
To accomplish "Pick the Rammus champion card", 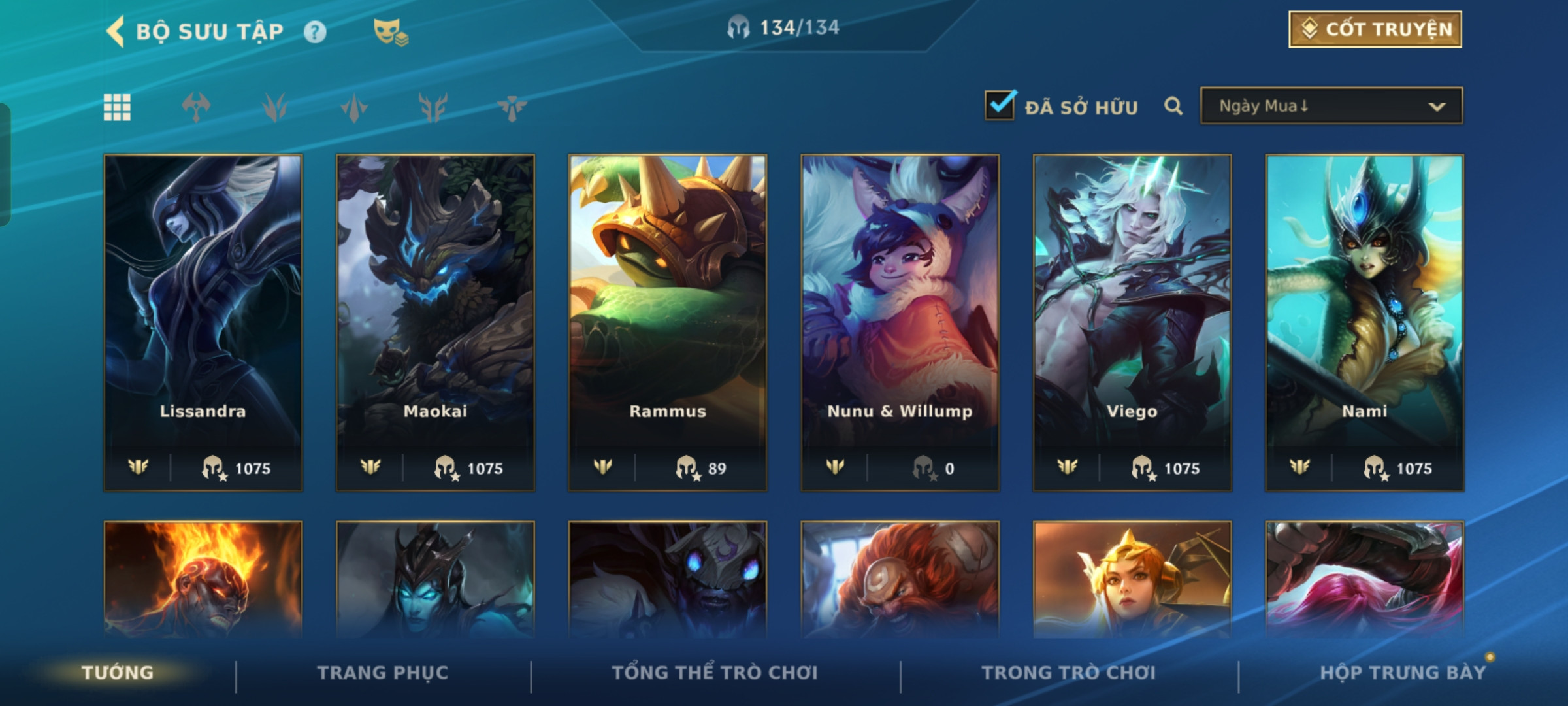I will (668, 322).
